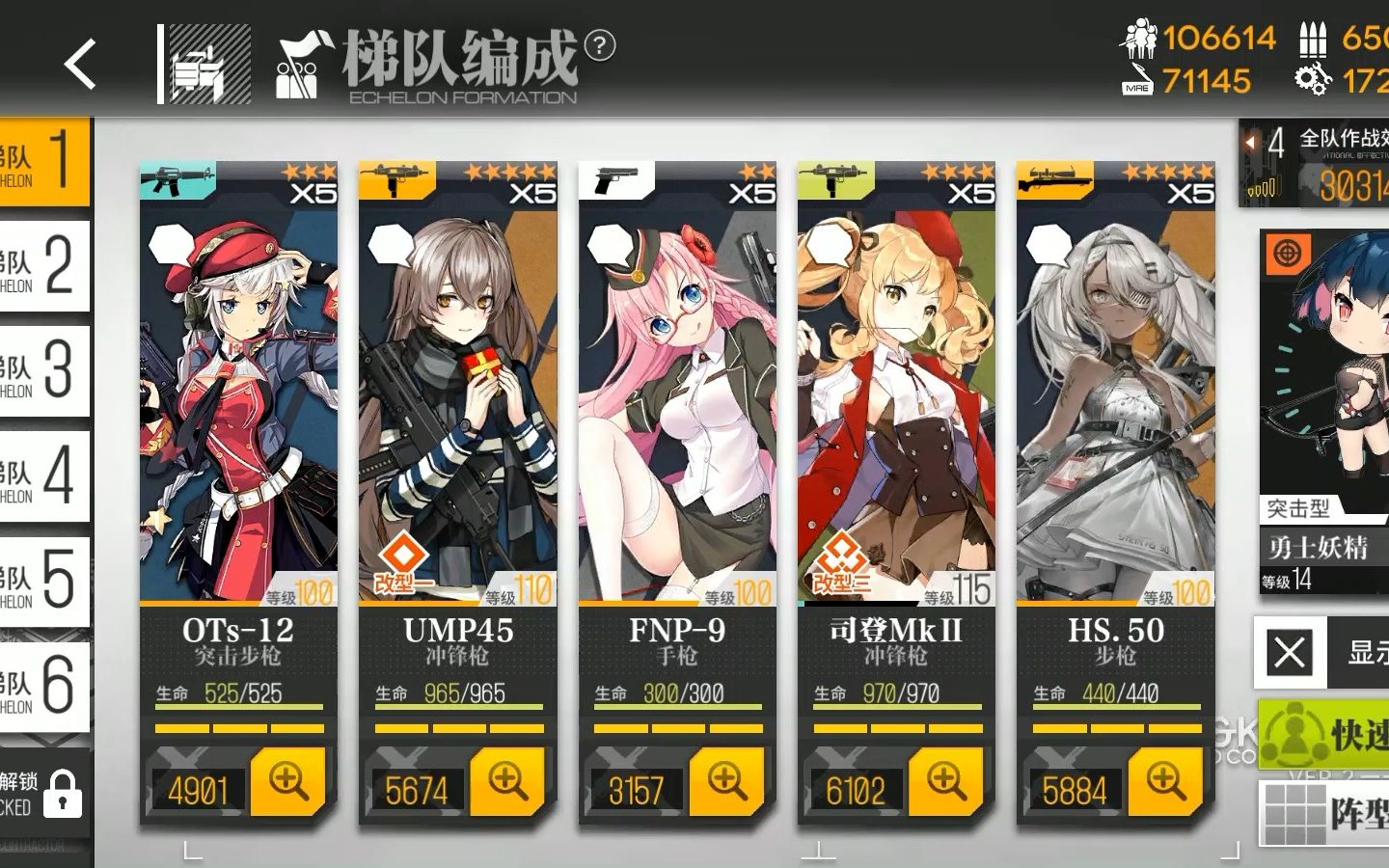Screen dimensions: 1389x868
Task: Click the crosshair icon on the 勇士妖精 fairy panel
Action: point(1287,252)
